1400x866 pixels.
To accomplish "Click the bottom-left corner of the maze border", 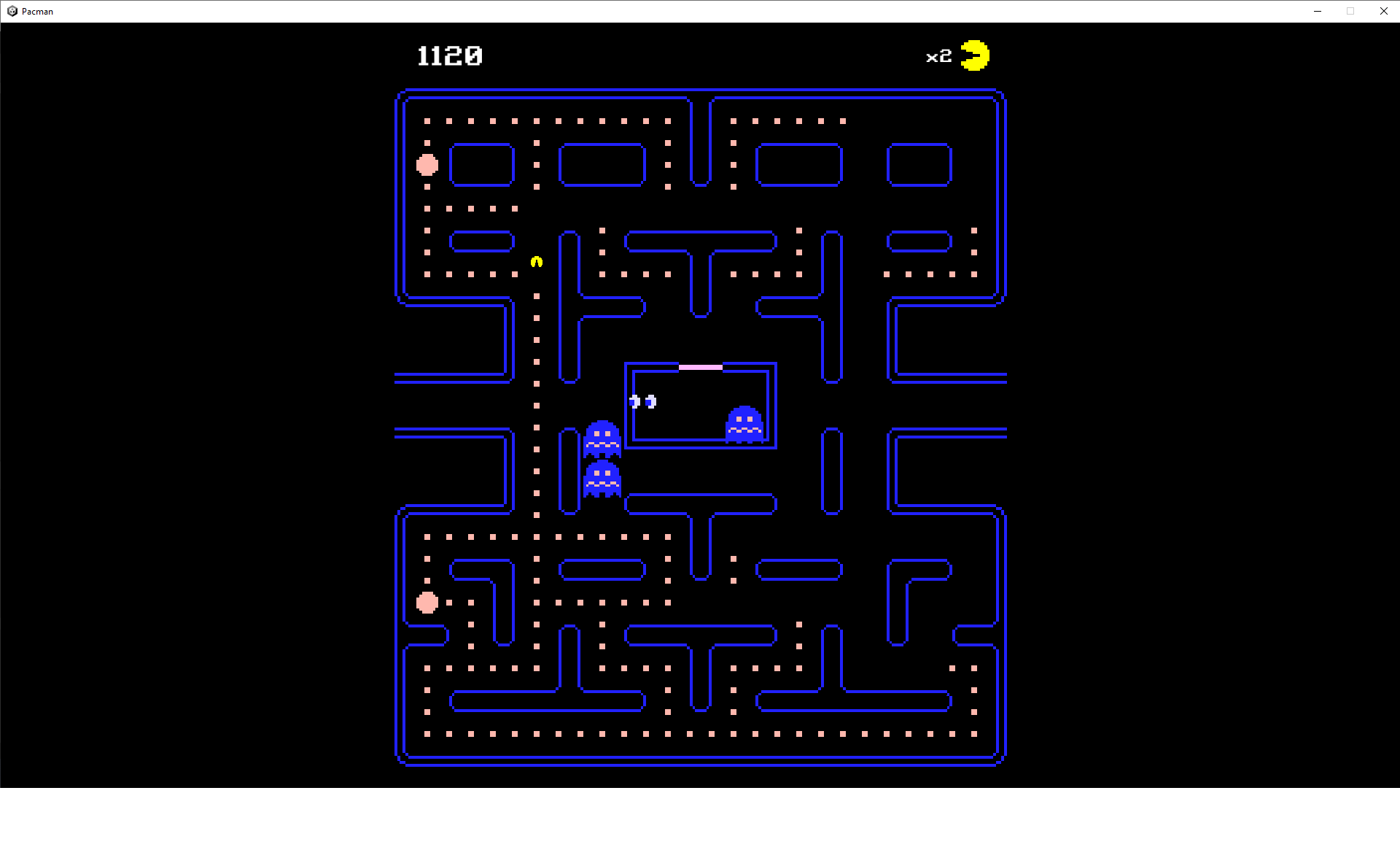I will (400, 759).
